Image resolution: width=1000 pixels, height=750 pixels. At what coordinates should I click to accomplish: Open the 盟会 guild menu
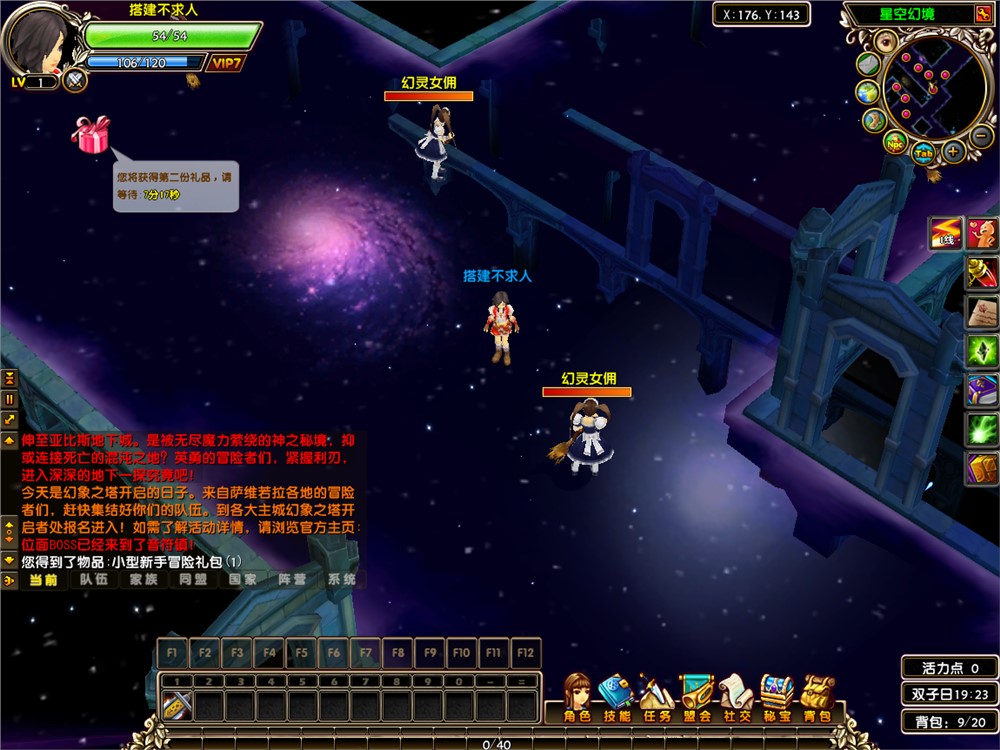pos(697,697)
